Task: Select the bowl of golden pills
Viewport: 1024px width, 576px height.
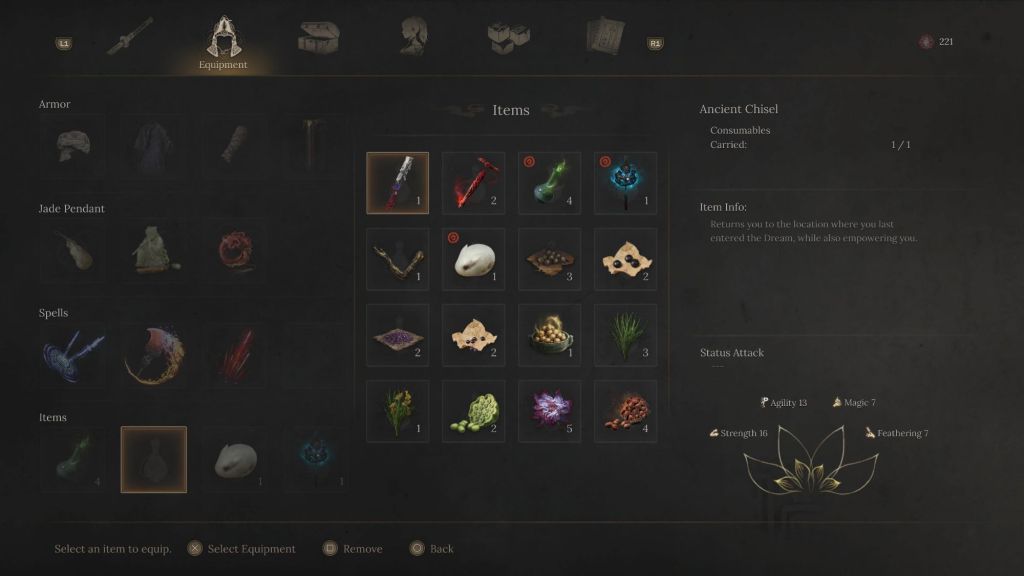Action: [x=549, y=335]
